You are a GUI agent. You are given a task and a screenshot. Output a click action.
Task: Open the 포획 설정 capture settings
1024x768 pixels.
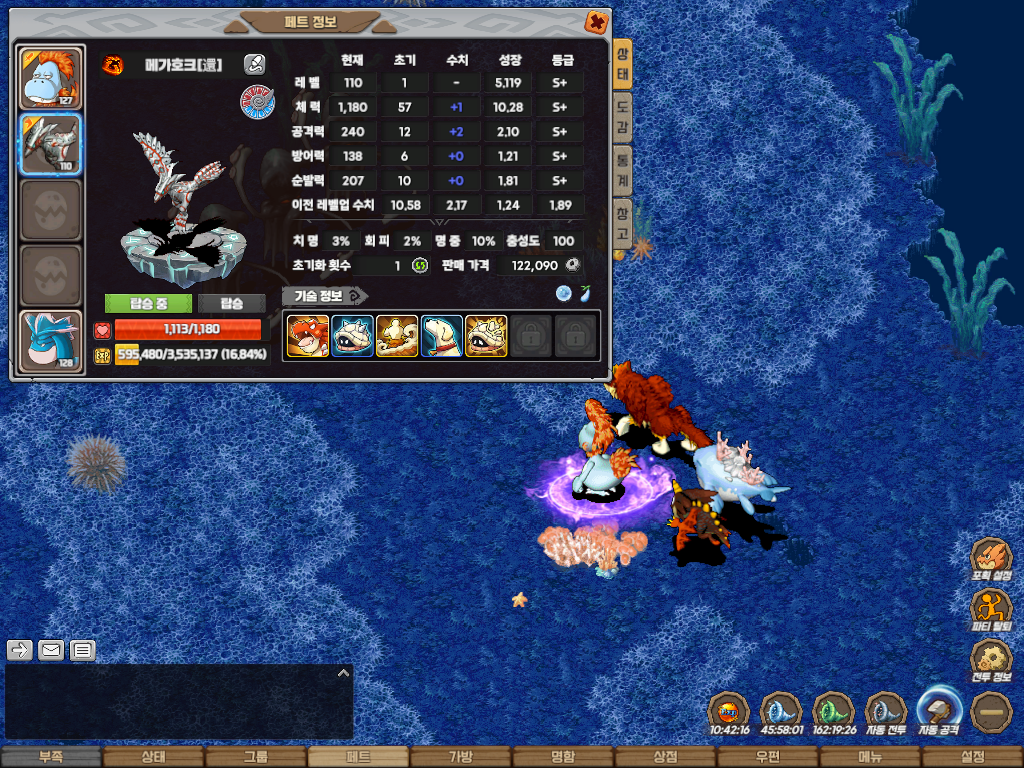(991, 560)
